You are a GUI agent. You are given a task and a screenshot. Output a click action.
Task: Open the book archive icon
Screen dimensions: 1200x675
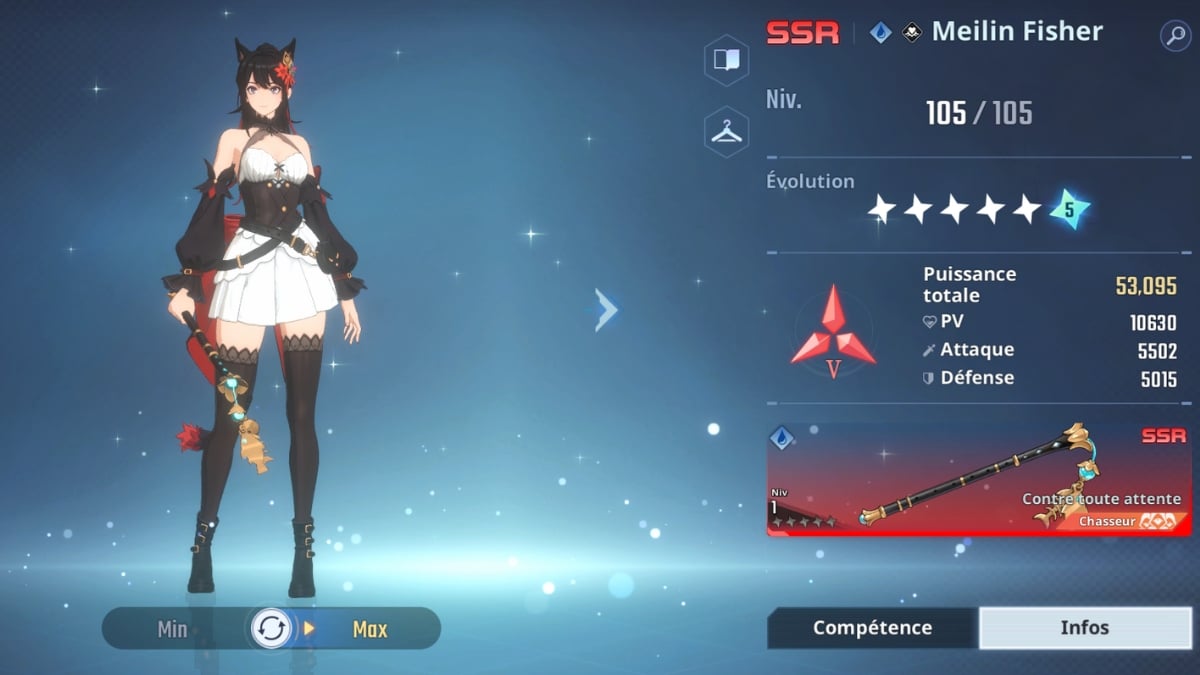click(x=727, y=60)
